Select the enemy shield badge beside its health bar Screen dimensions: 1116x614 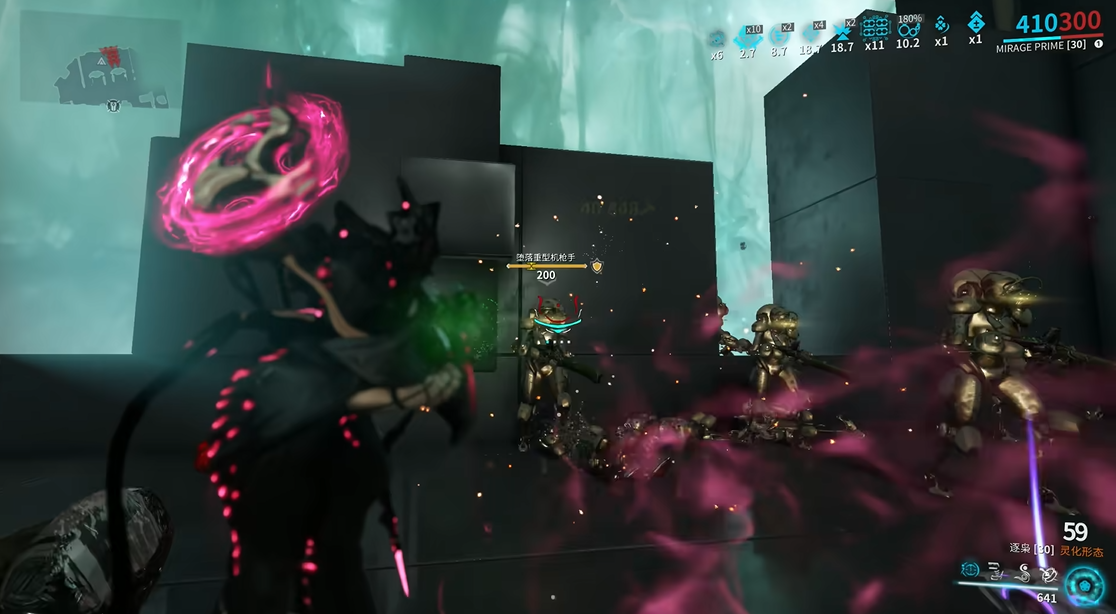click(597, 265)
